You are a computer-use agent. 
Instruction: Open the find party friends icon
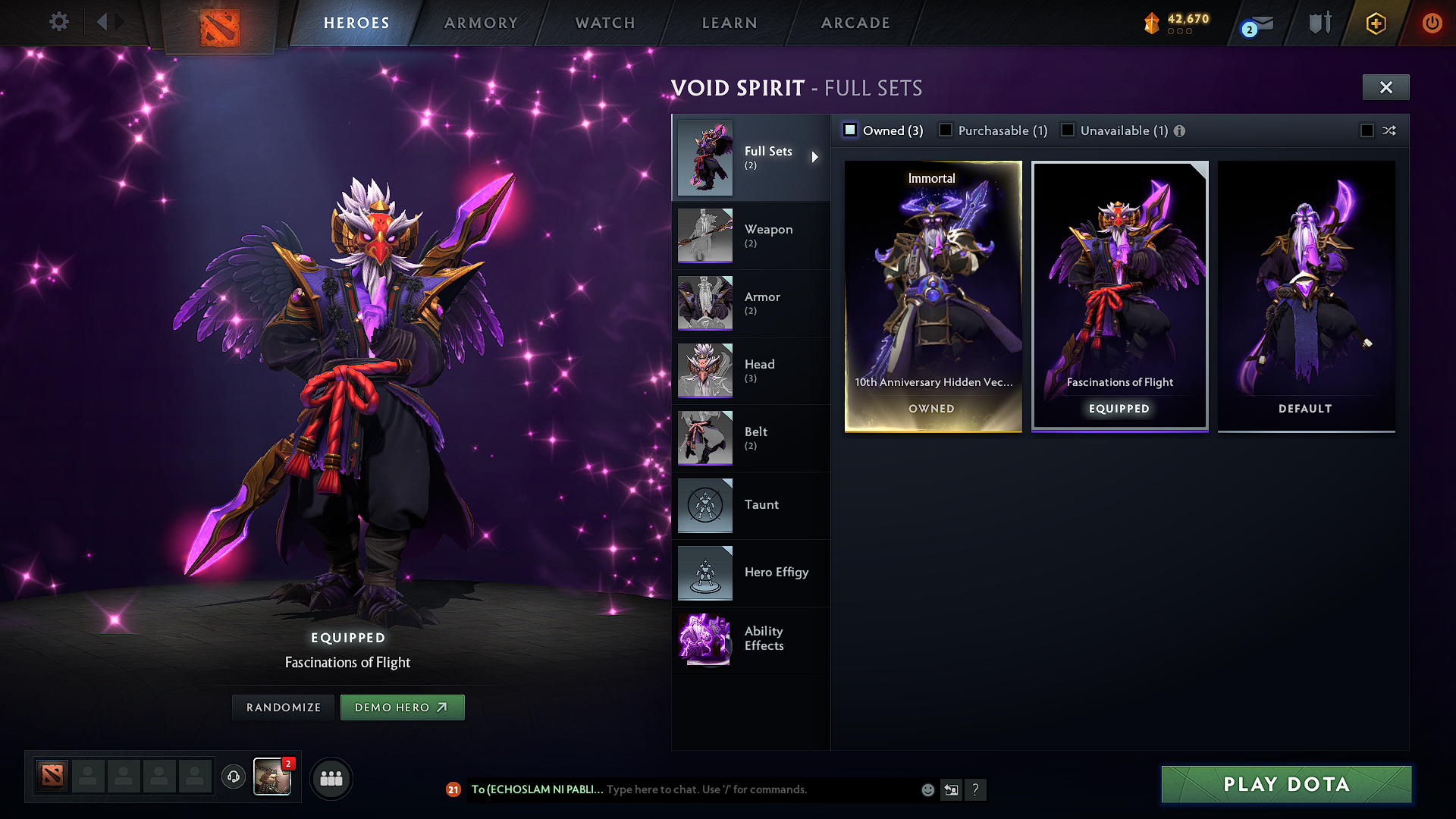(331, 778)
